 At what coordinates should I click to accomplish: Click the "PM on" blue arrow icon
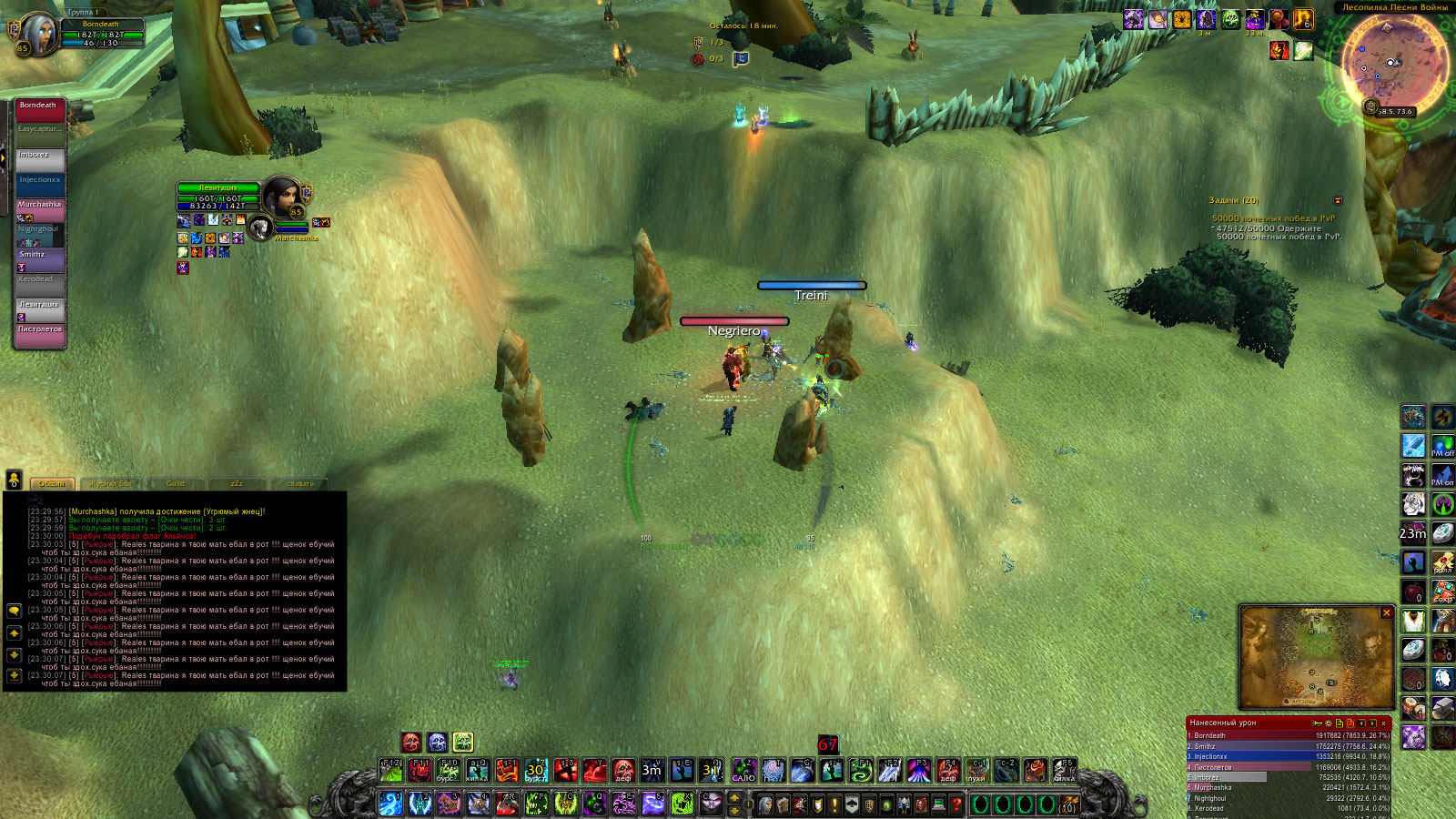pyautogui.click(x=1442, y=475)
